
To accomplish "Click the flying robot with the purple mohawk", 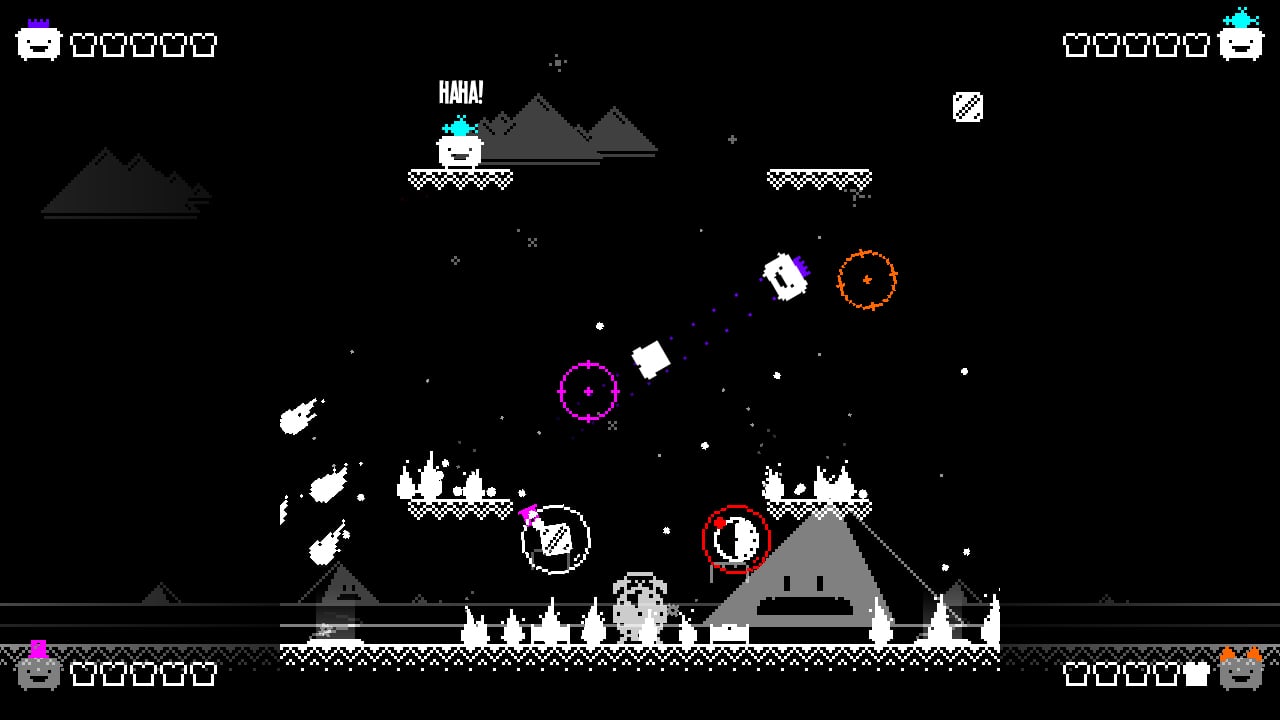I will pyautogui.click(x=782, y=276).
